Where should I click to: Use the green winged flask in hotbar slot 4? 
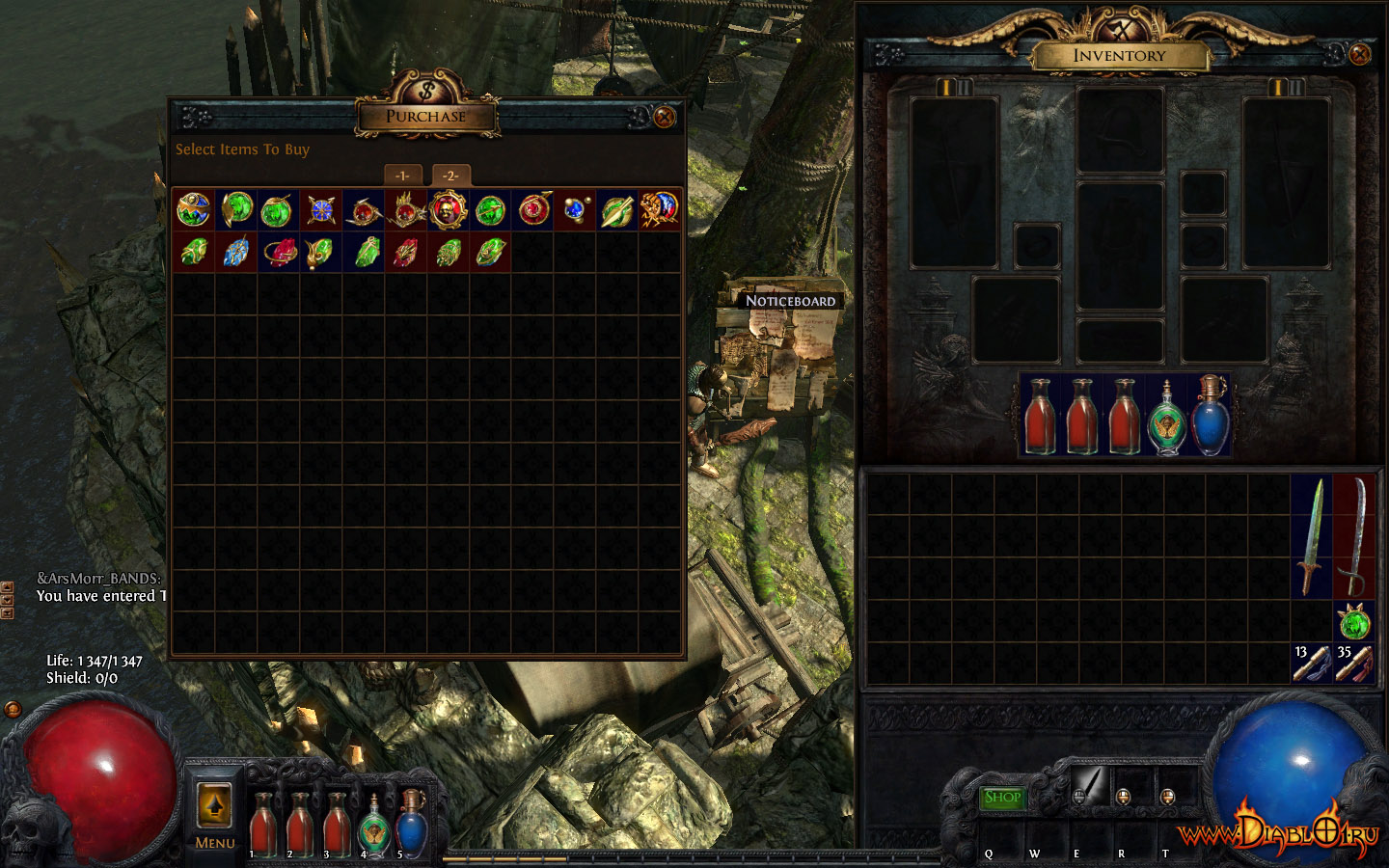click(374, 825)
